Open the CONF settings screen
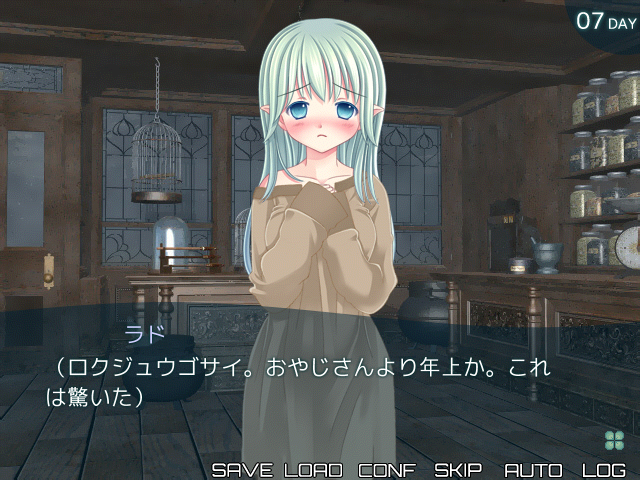The image size is (640, 480). point(387,469)
